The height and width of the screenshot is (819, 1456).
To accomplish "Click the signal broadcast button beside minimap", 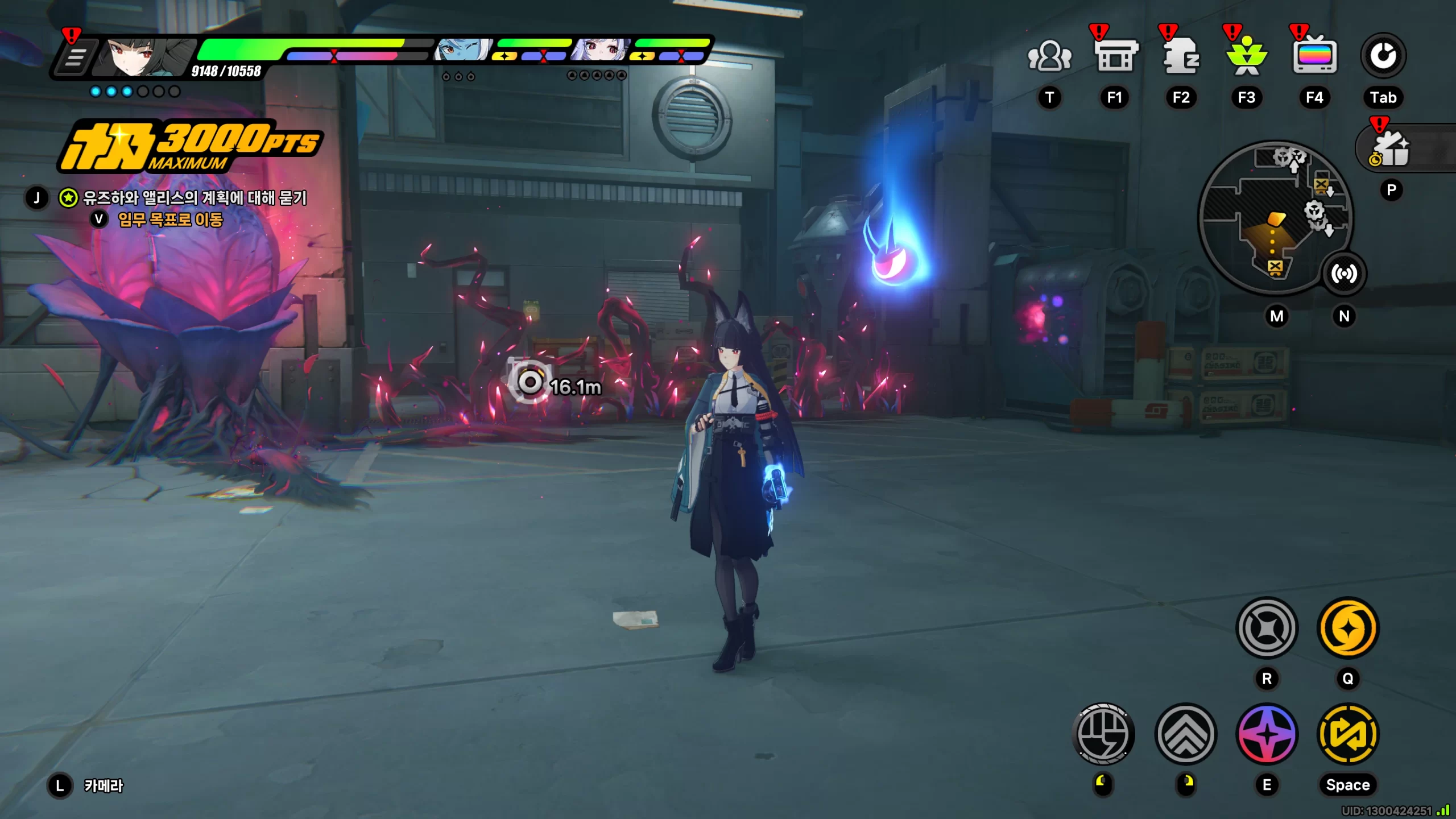I will point(1343,274).
